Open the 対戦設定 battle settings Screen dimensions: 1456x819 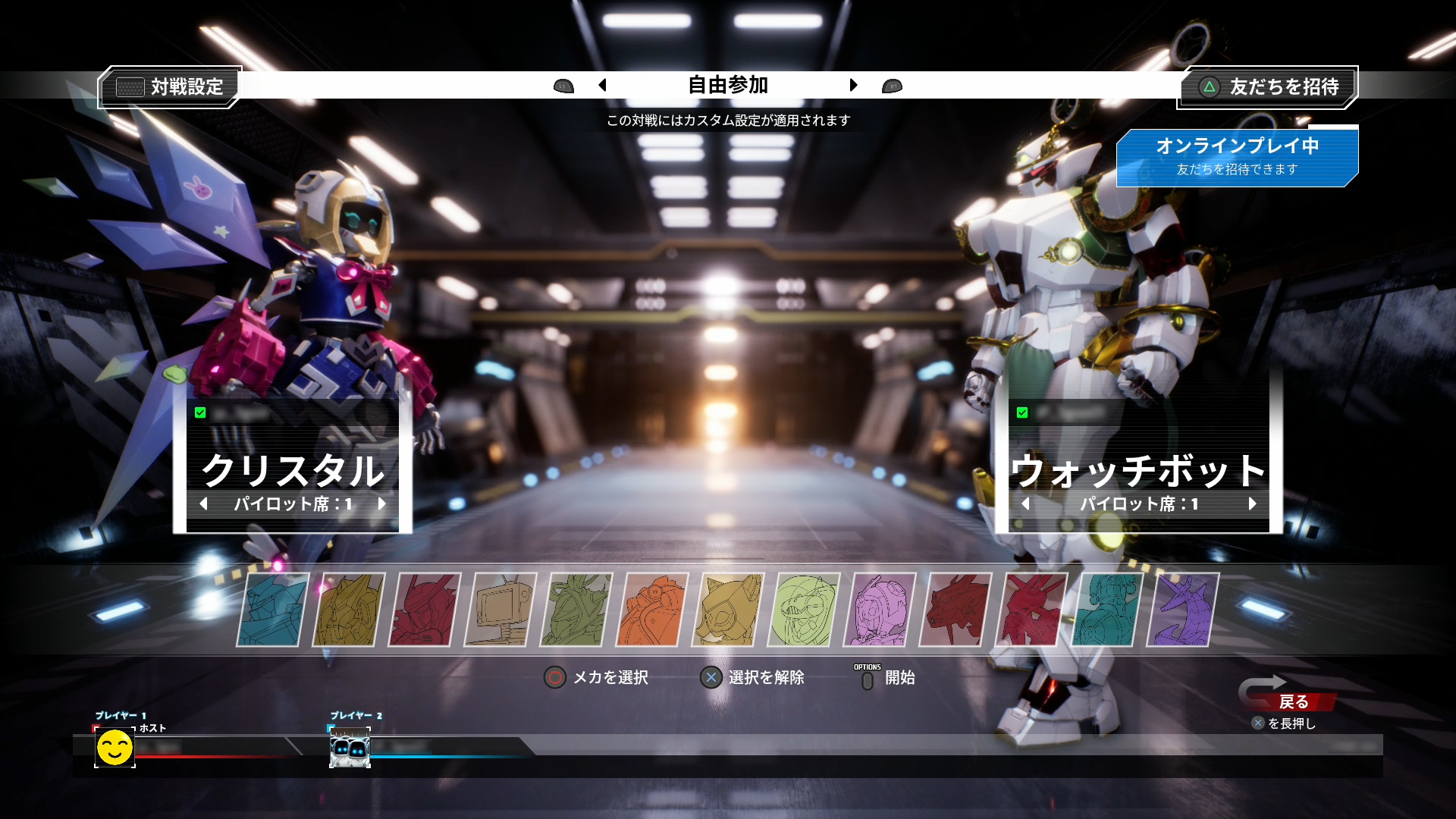171,87
